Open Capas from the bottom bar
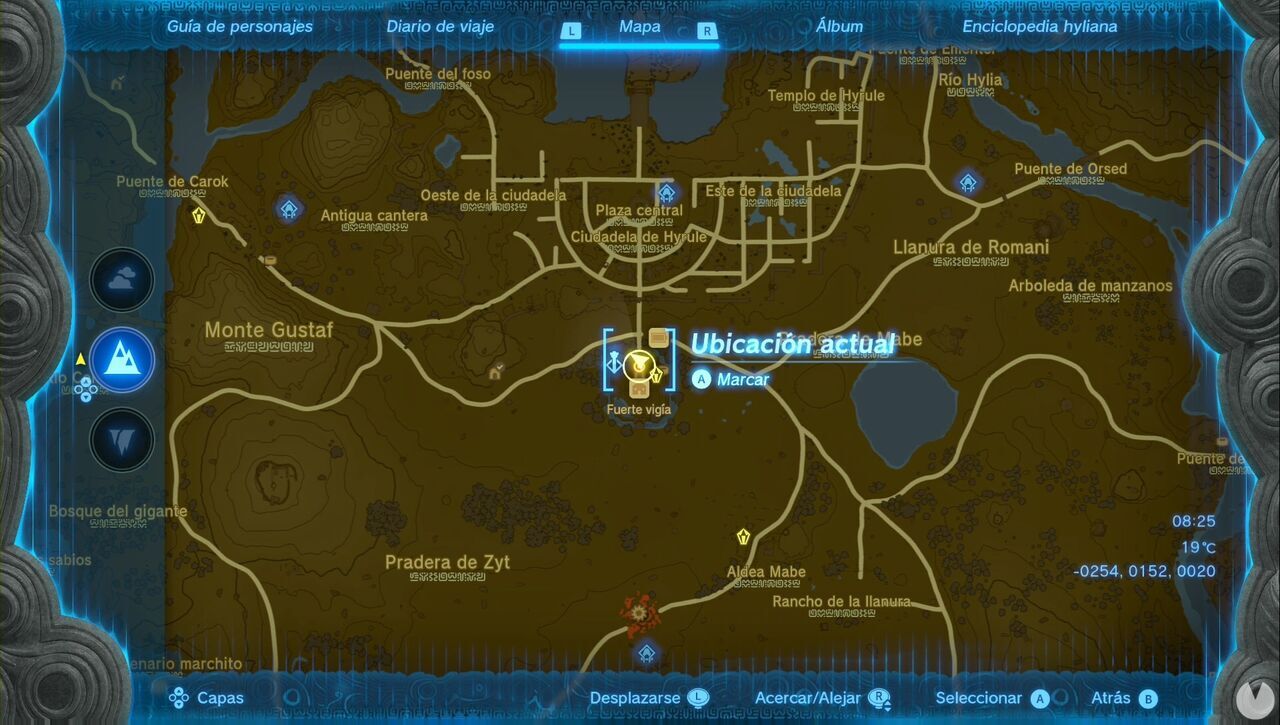Viewport: 1280px width, 725px height. point(213,698)
